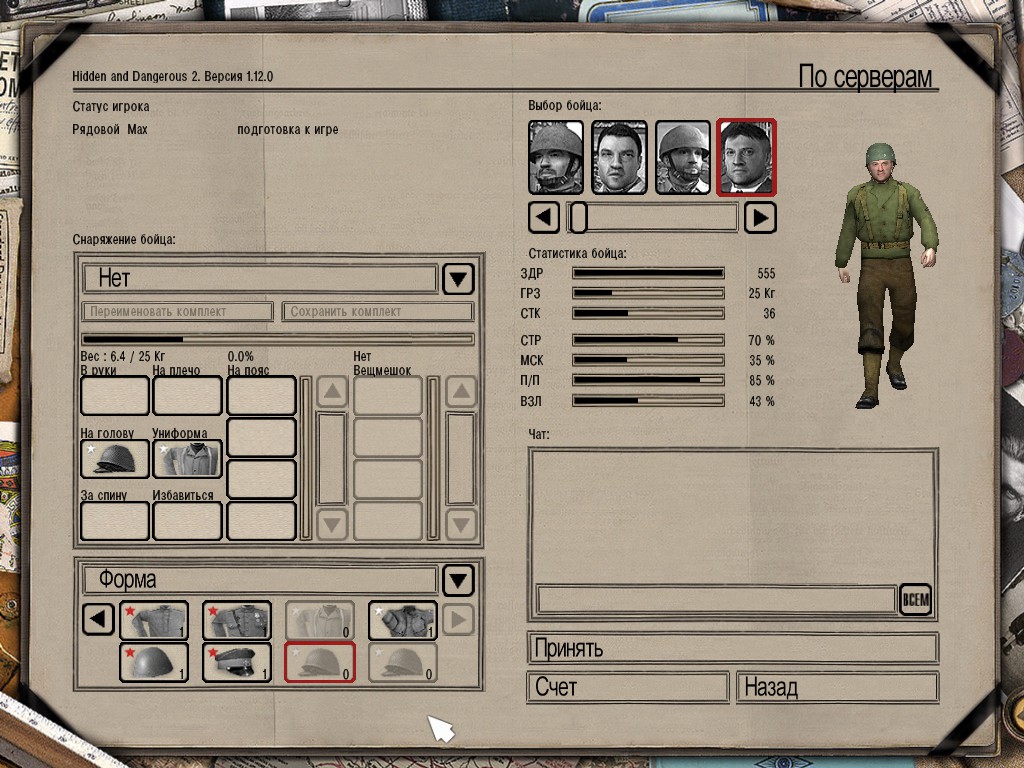This screenshot has width=1024, height=768.
Task: Accept the loadout with the Принять button
Action: 732,648
